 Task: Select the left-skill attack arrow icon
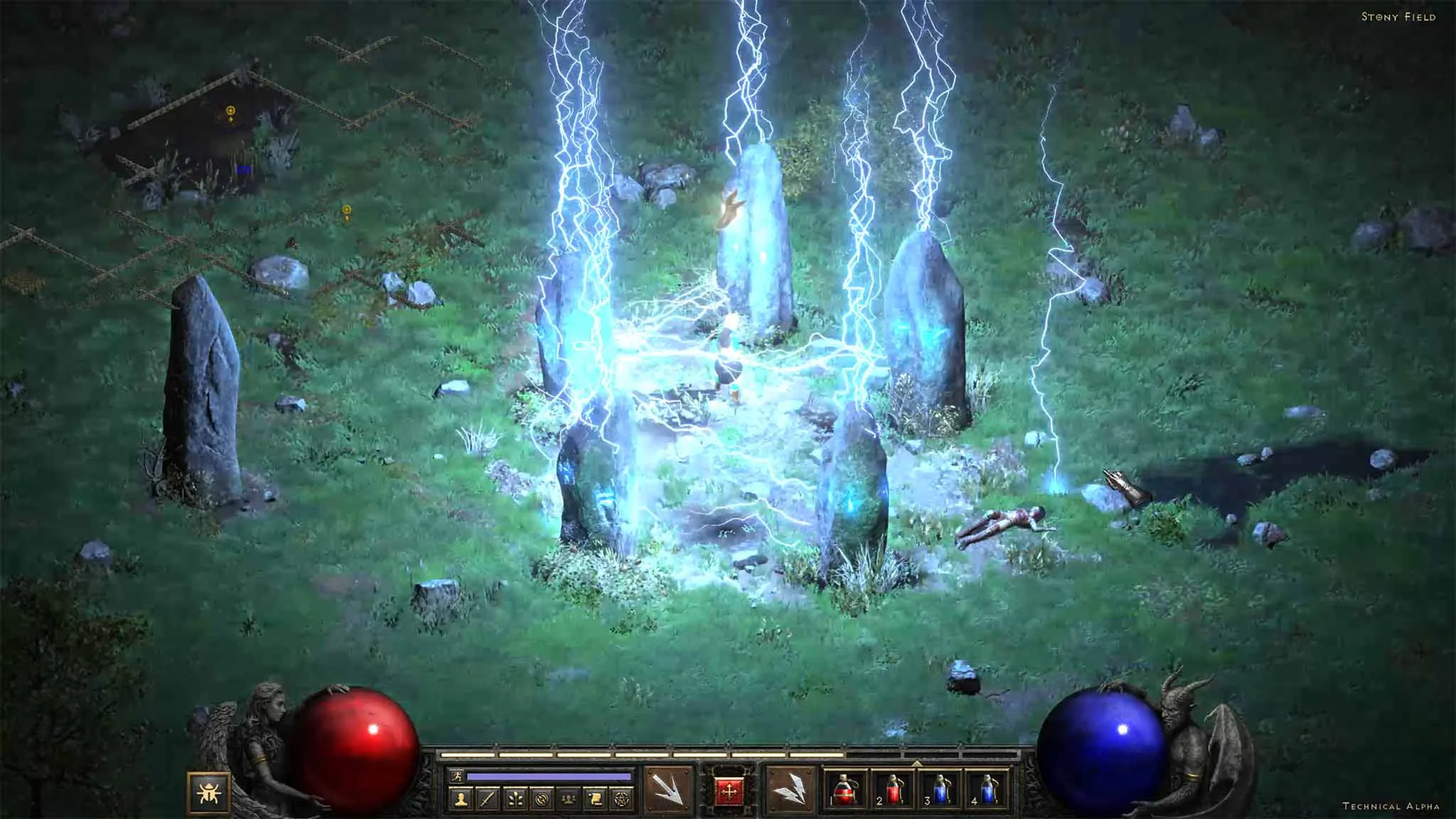(668, 789)
